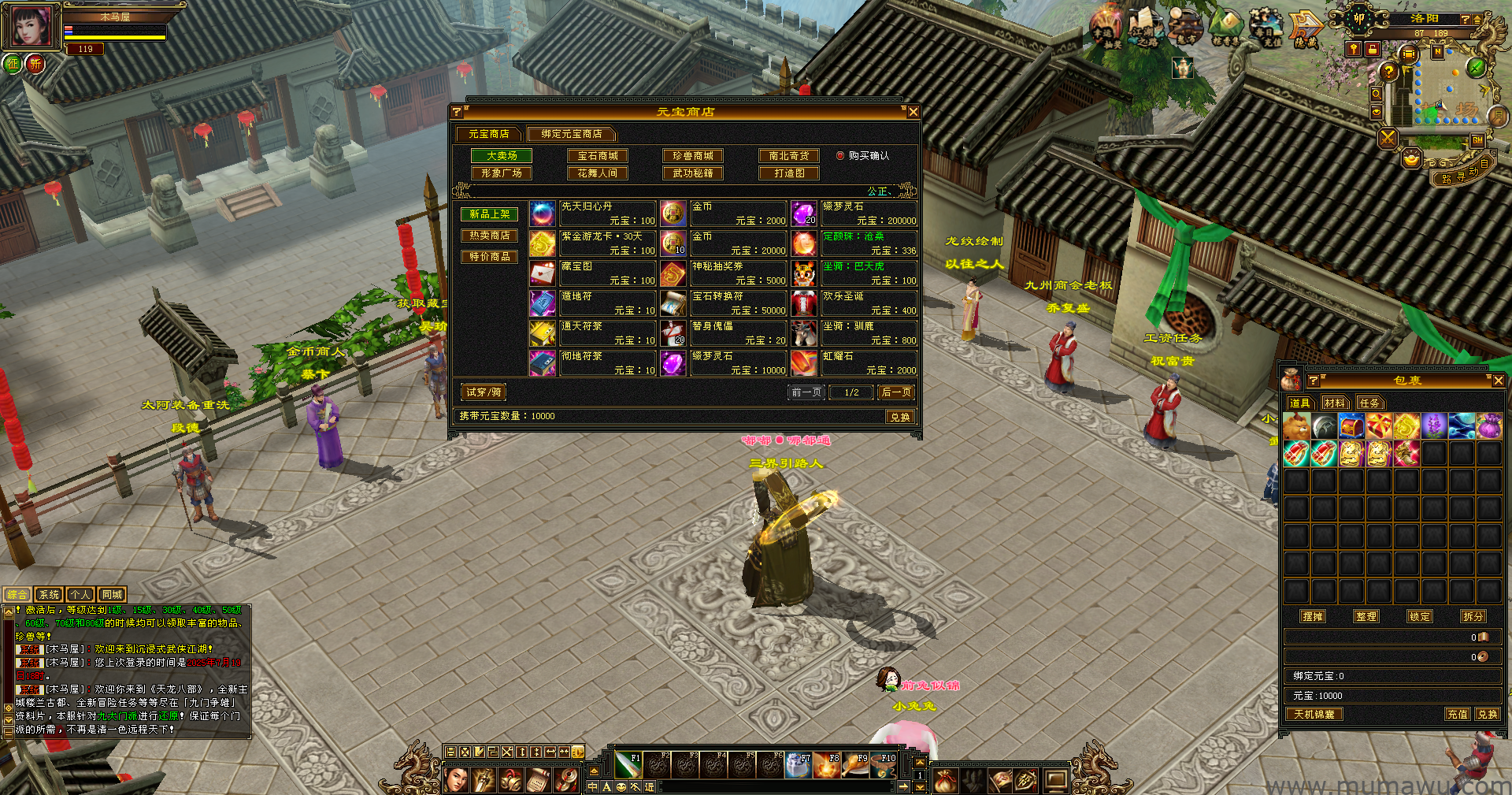Close the 包裹 inventory window

(x=1498, y=381)
